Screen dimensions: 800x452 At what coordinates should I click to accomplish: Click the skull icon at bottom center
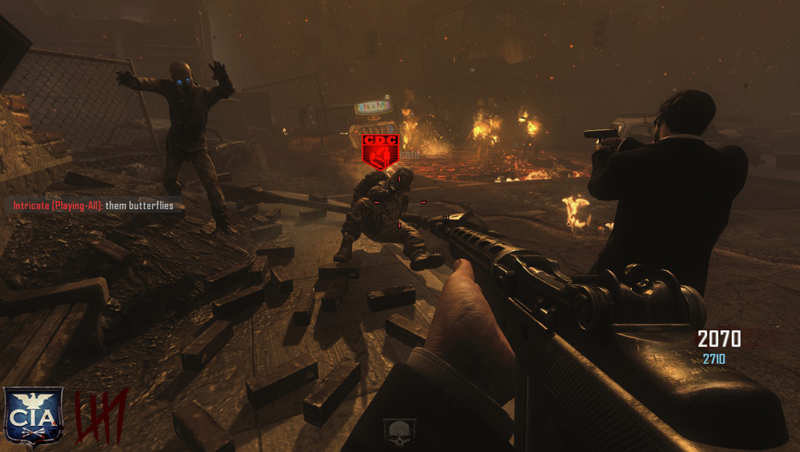[400, 433]
